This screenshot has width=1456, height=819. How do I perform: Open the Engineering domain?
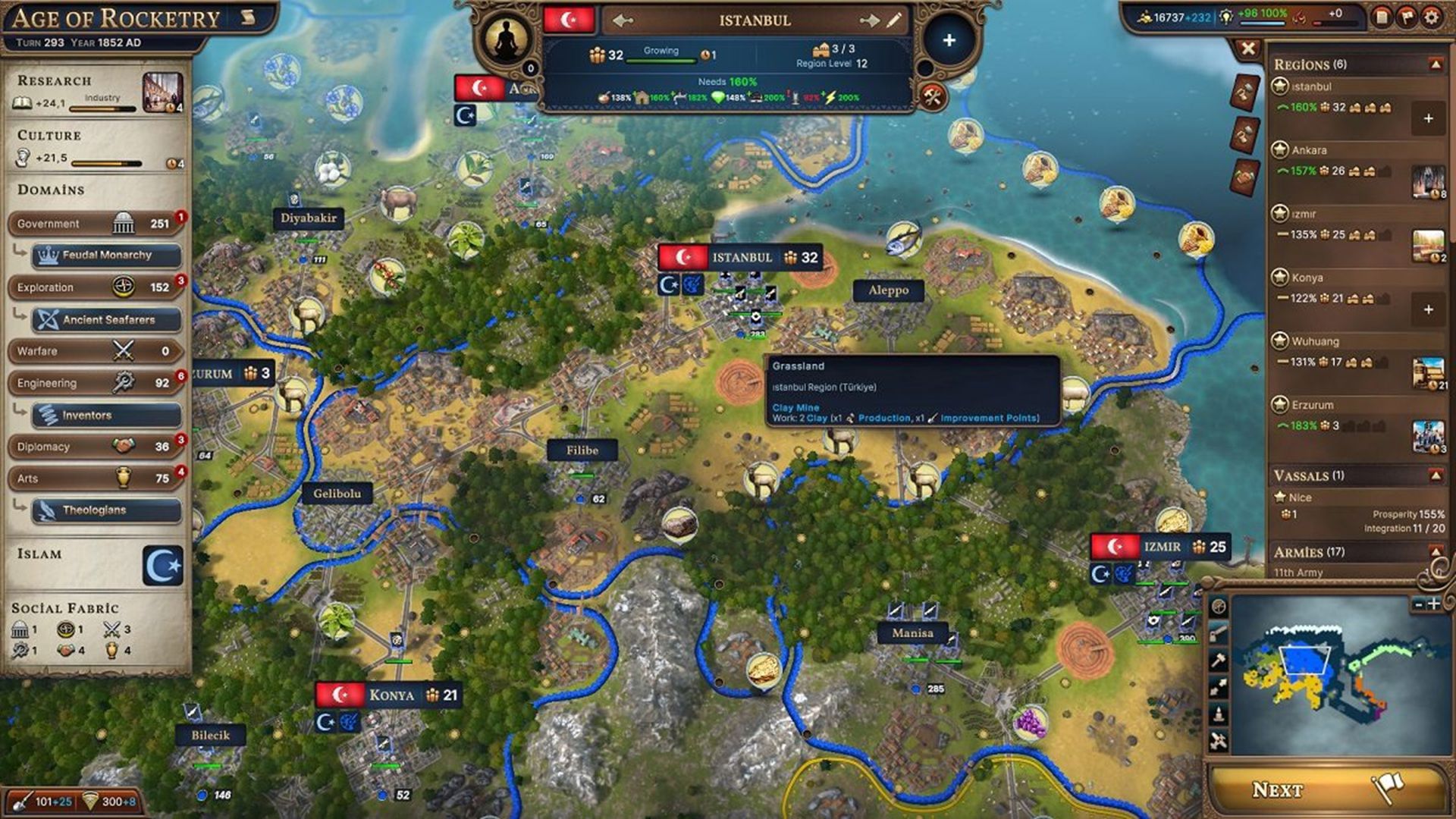(x=95, y=383)
